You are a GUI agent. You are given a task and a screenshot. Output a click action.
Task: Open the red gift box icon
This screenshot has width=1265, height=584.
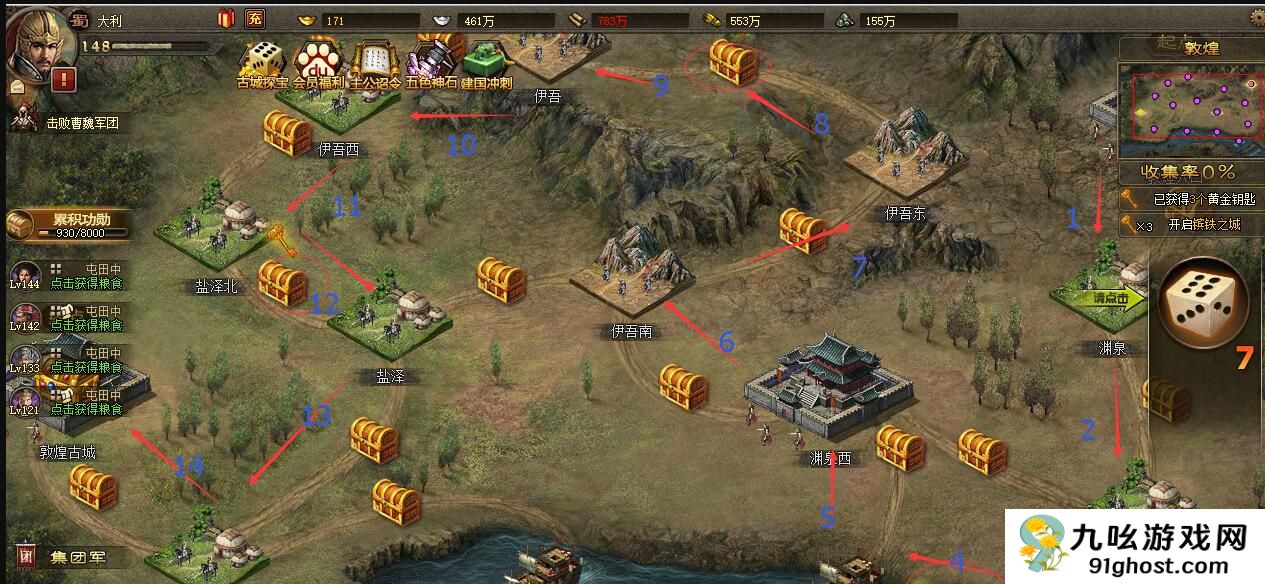pyautogui.click(x=225, y=18)
